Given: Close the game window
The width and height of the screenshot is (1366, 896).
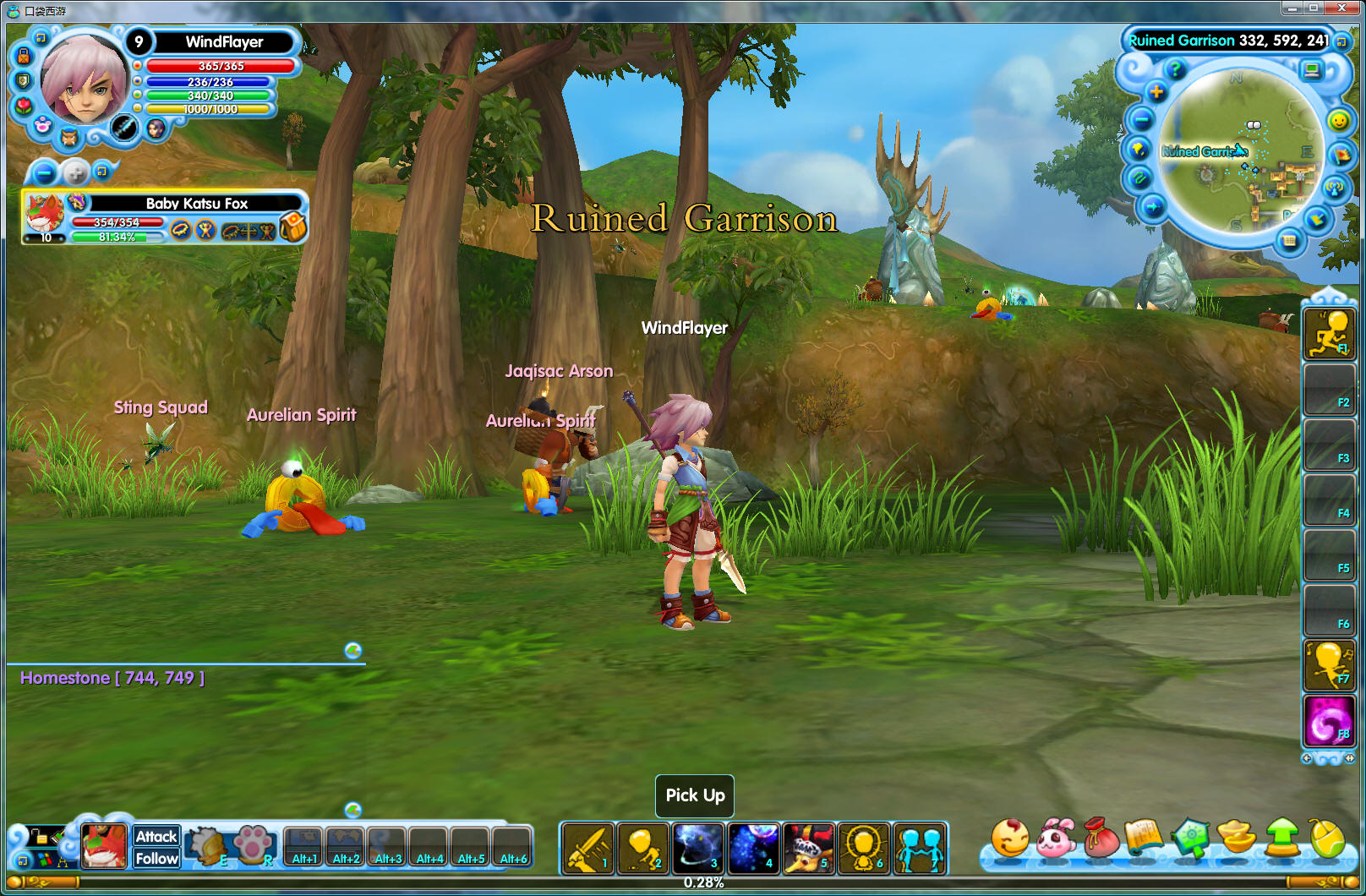Looking at the screenshot, I should click(x=1341, y=8).
